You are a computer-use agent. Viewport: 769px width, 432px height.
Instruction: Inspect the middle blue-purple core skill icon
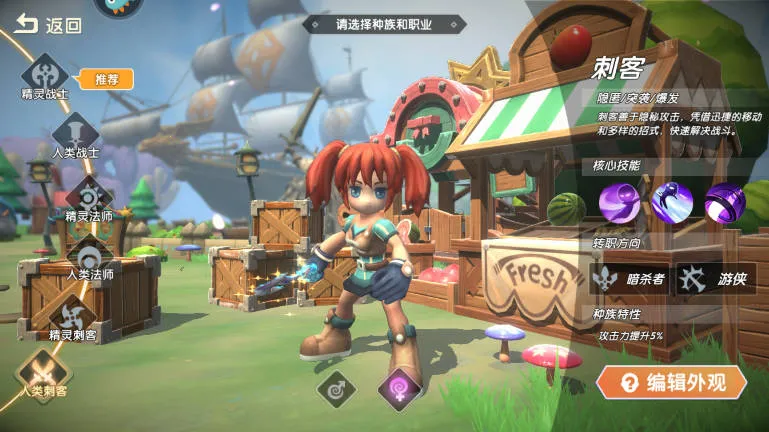(672, 204)
